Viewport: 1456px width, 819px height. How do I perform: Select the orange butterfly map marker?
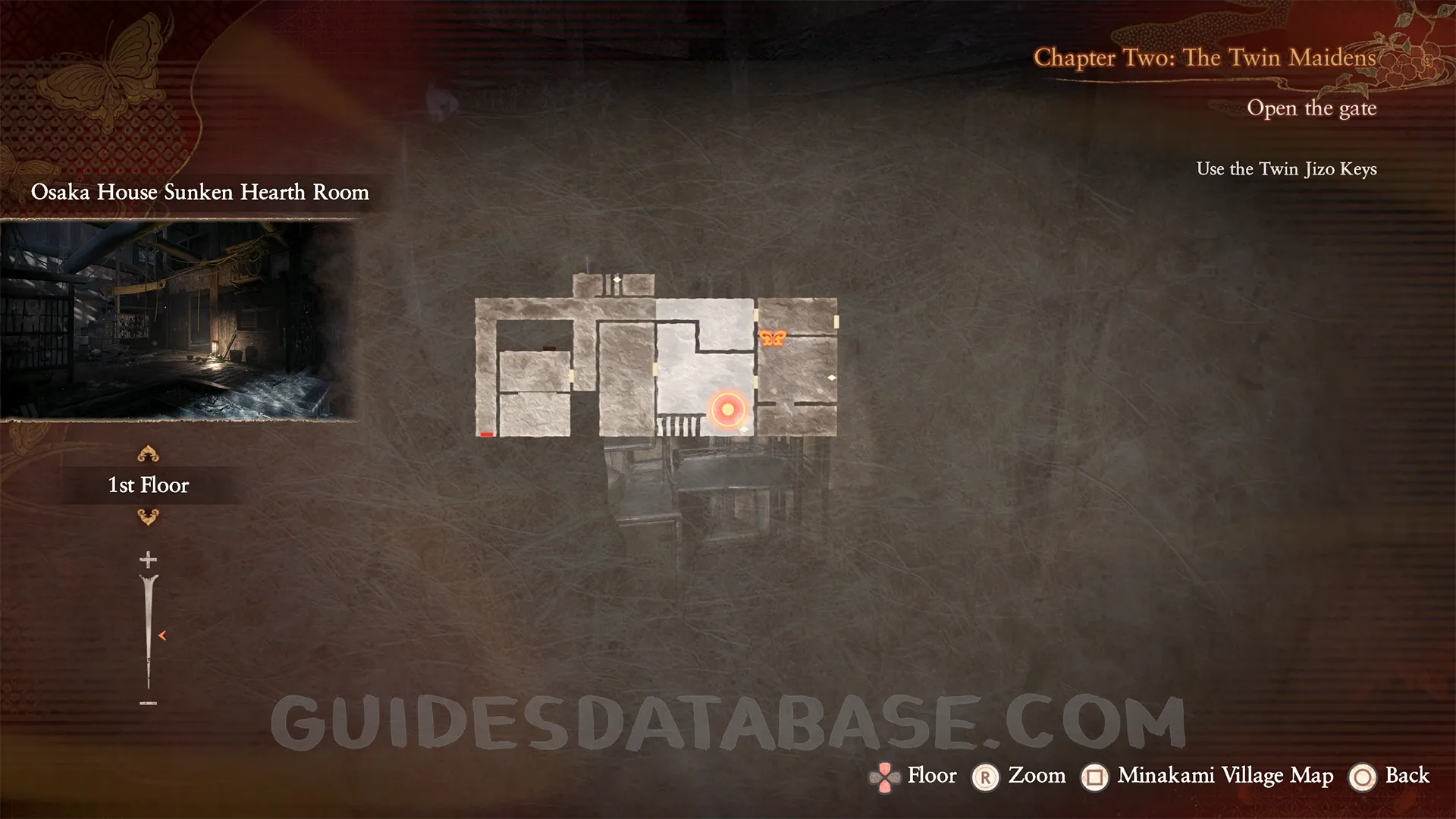(772, 338)
